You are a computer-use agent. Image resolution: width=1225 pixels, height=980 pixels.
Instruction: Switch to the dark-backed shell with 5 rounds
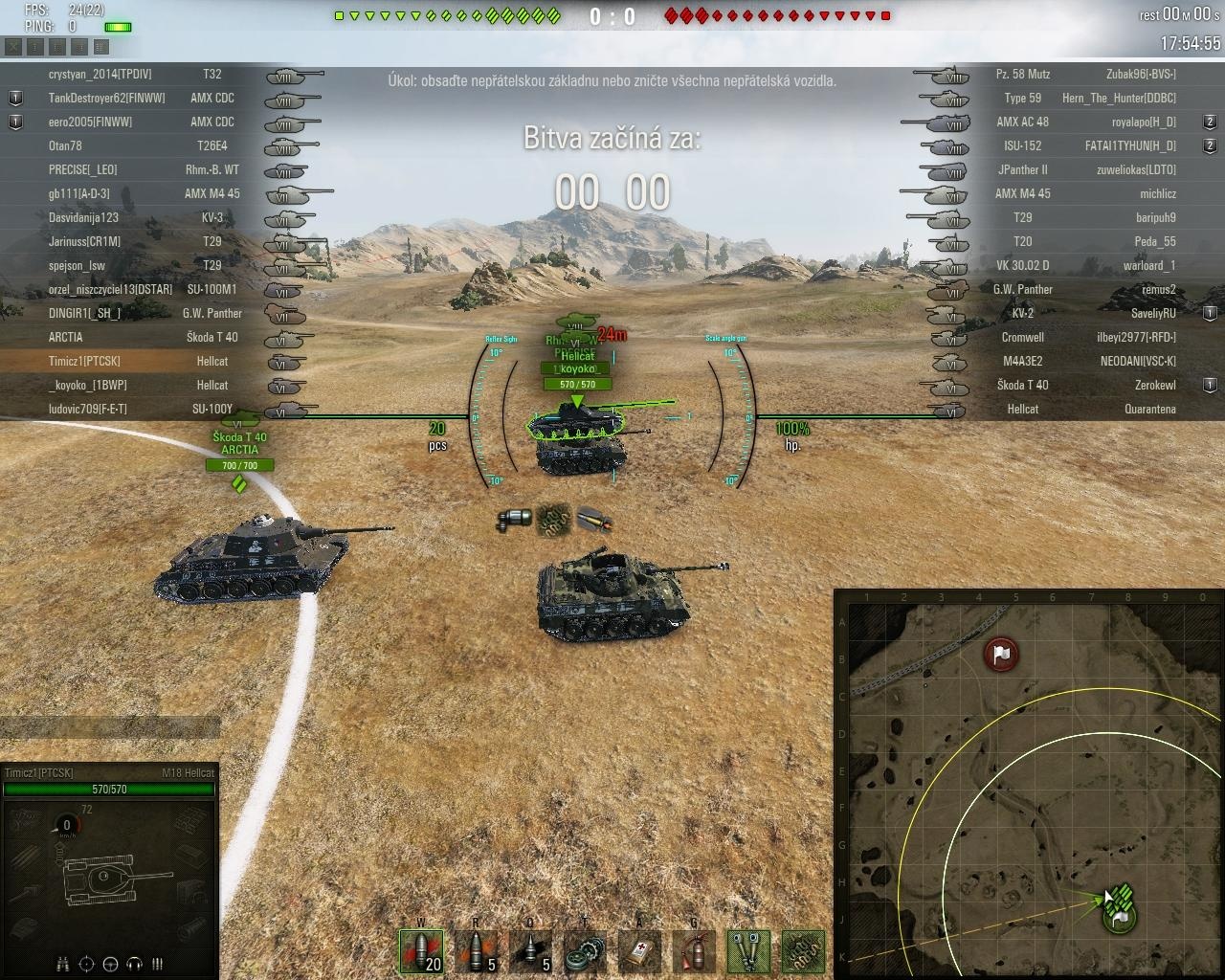click(x=530, y=950)
